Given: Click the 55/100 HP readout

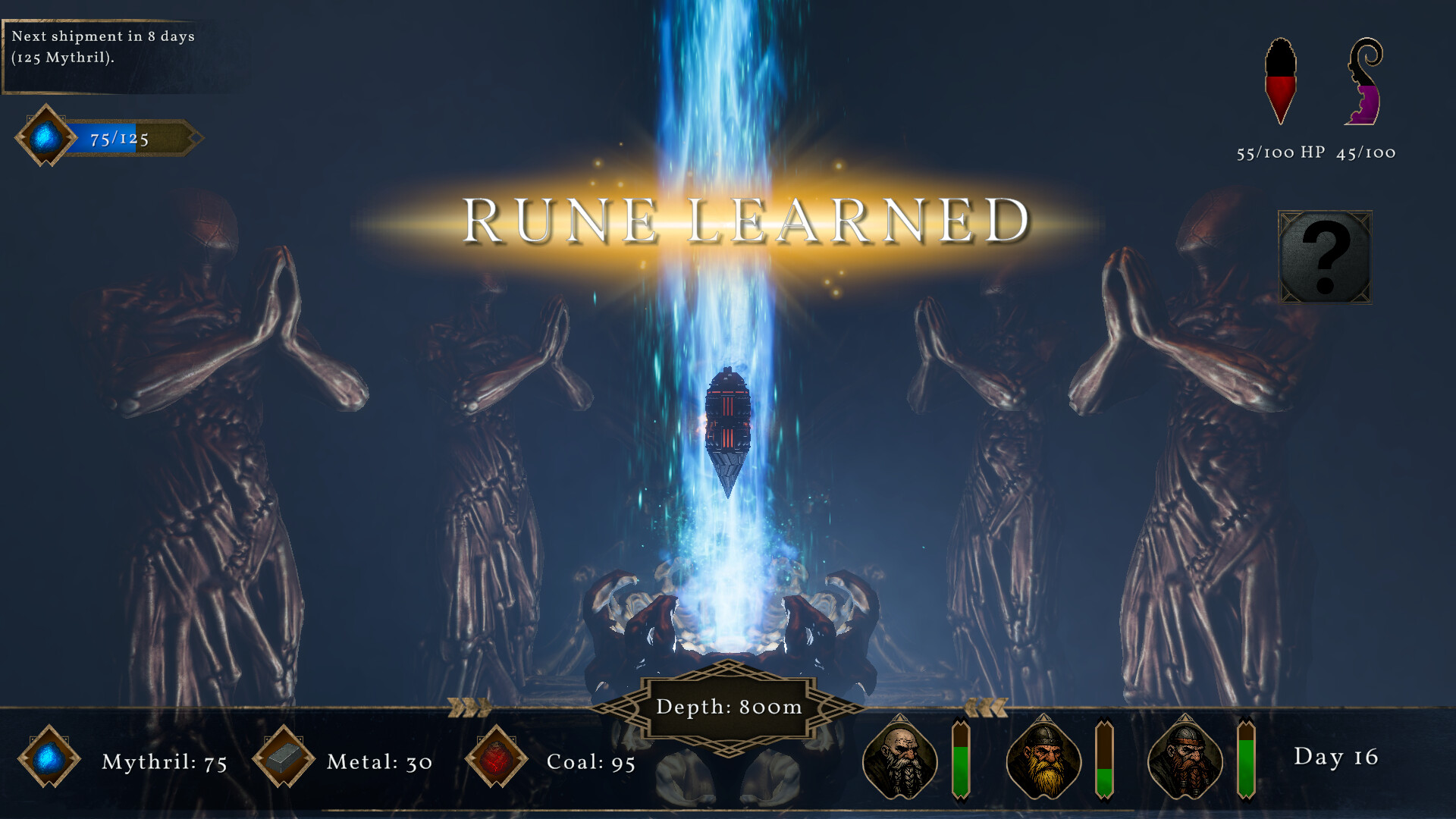Looking at the screenshot, I should (1277, 154).
